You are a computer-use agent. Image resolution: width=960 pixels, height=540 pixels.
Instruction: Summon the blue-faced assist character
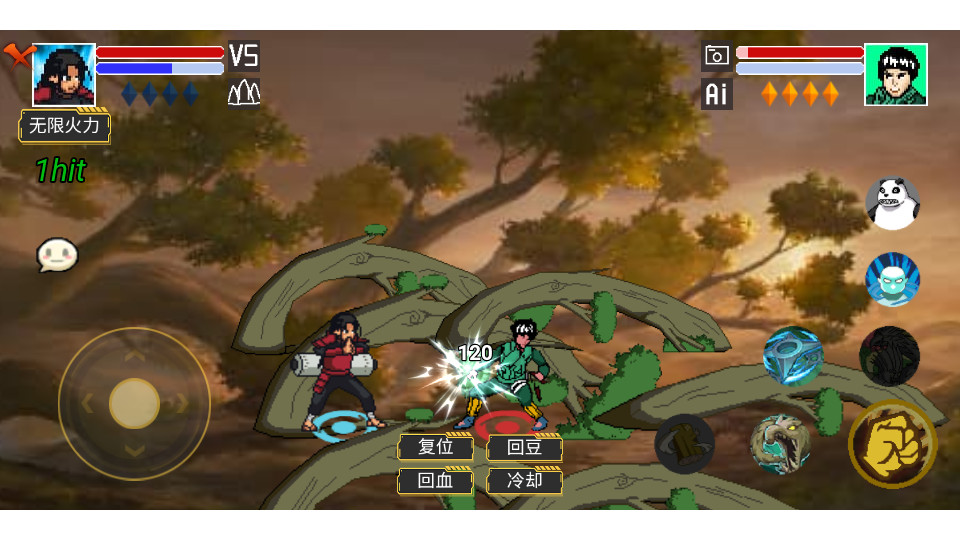click(x=892, y=279)
